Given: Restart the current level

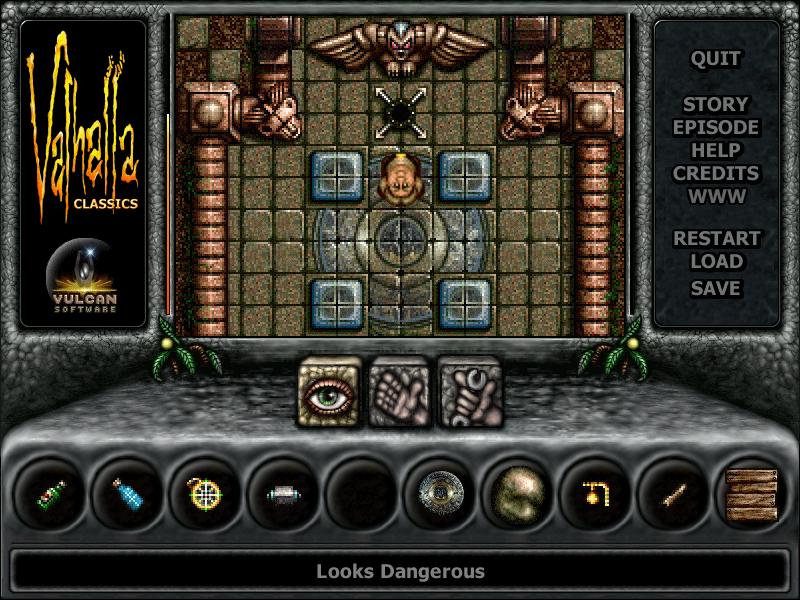Looking at the screenshot, I should 715,239.
